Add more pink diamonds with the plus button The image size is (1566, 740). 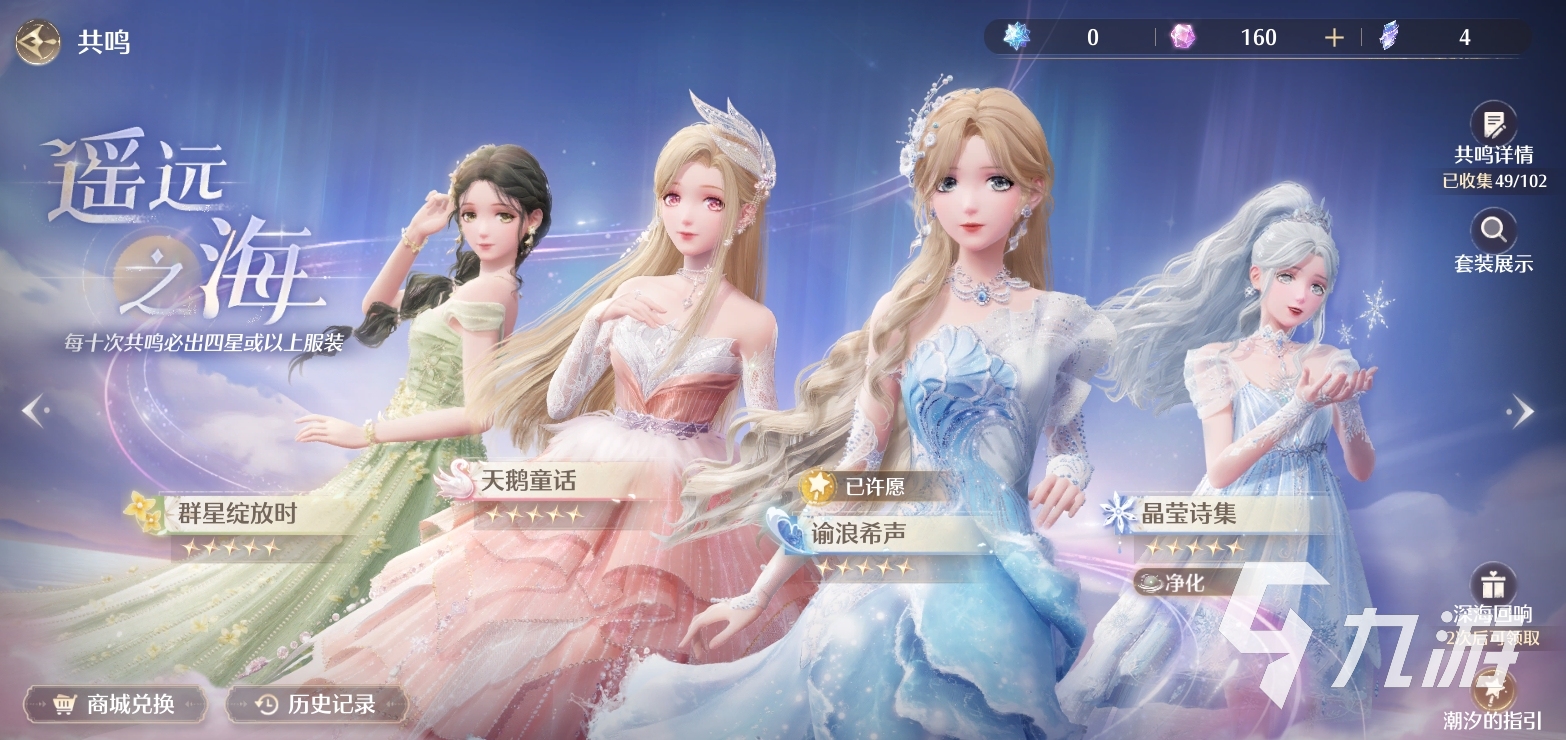pos(1333,38)
